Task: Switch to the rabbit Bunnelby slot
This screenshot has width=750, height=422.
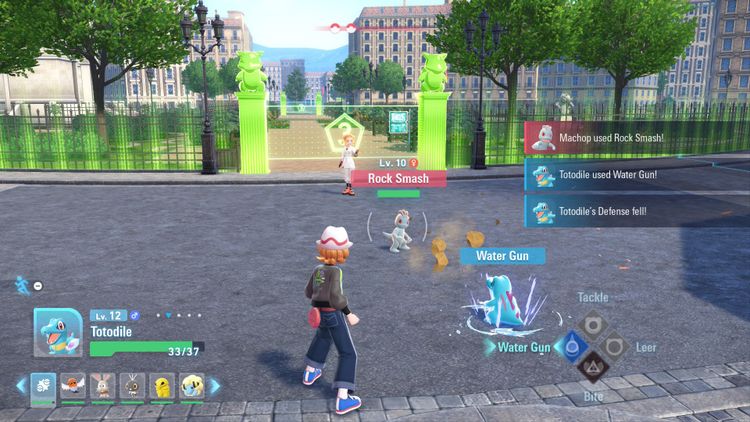Action: tap(103, 385)
